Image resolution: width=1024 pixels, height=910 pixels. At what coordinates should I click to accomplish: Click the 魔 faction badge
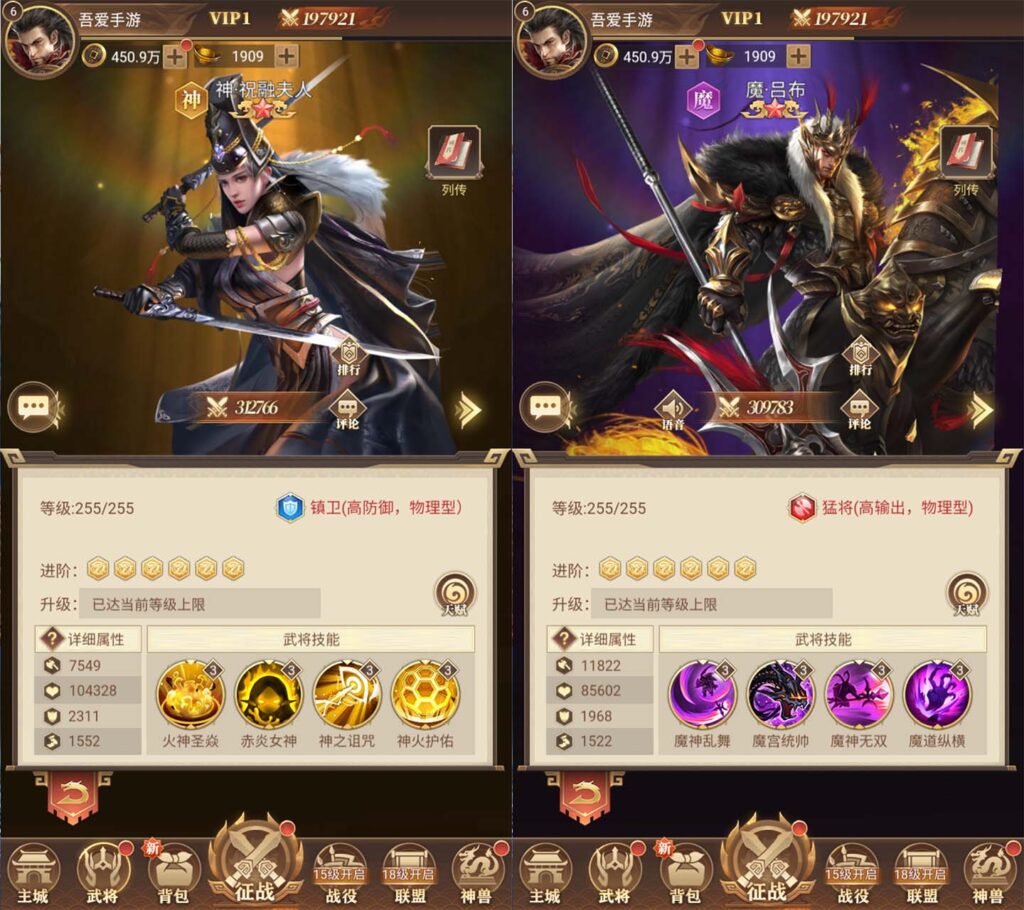coord(703,100)
